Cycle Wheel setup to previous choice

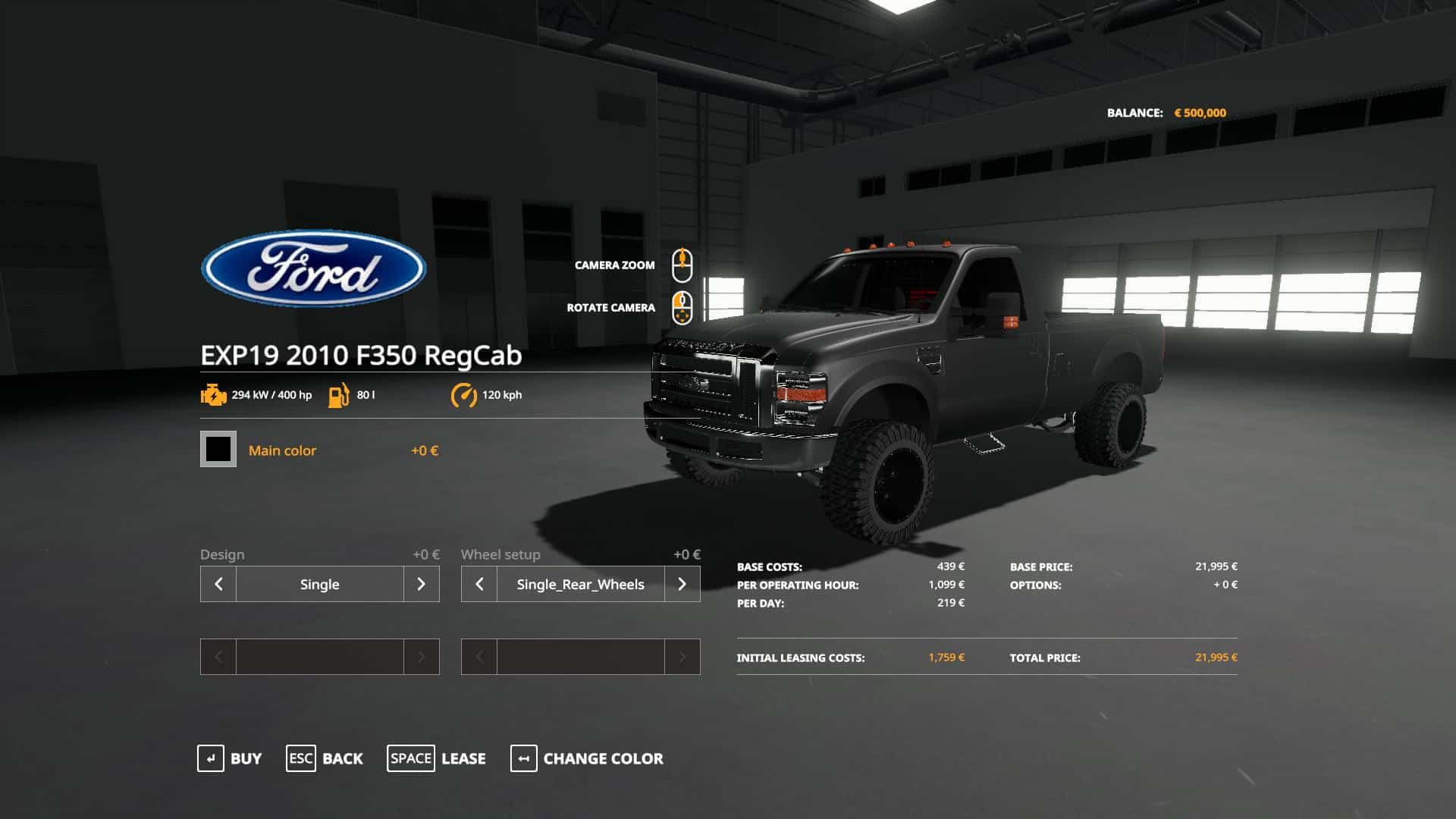click(x=479, y=584)
